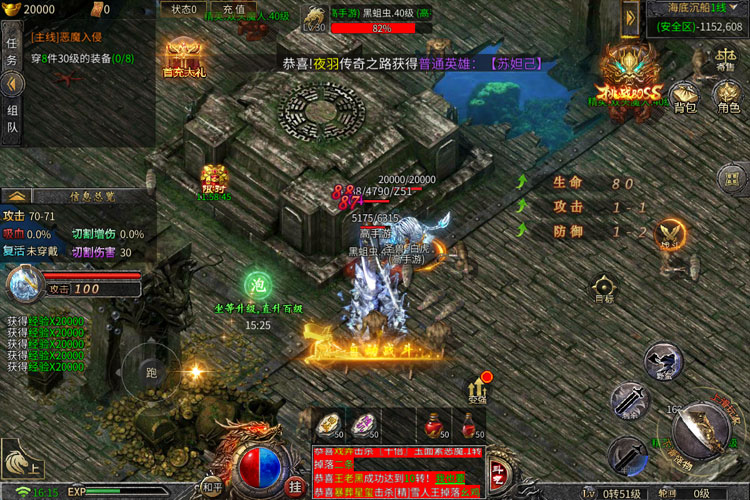Claim the 首充大礼 first-recharge gift
The width and height of the screenshot is (750, 500).
[x=182, y=58]
